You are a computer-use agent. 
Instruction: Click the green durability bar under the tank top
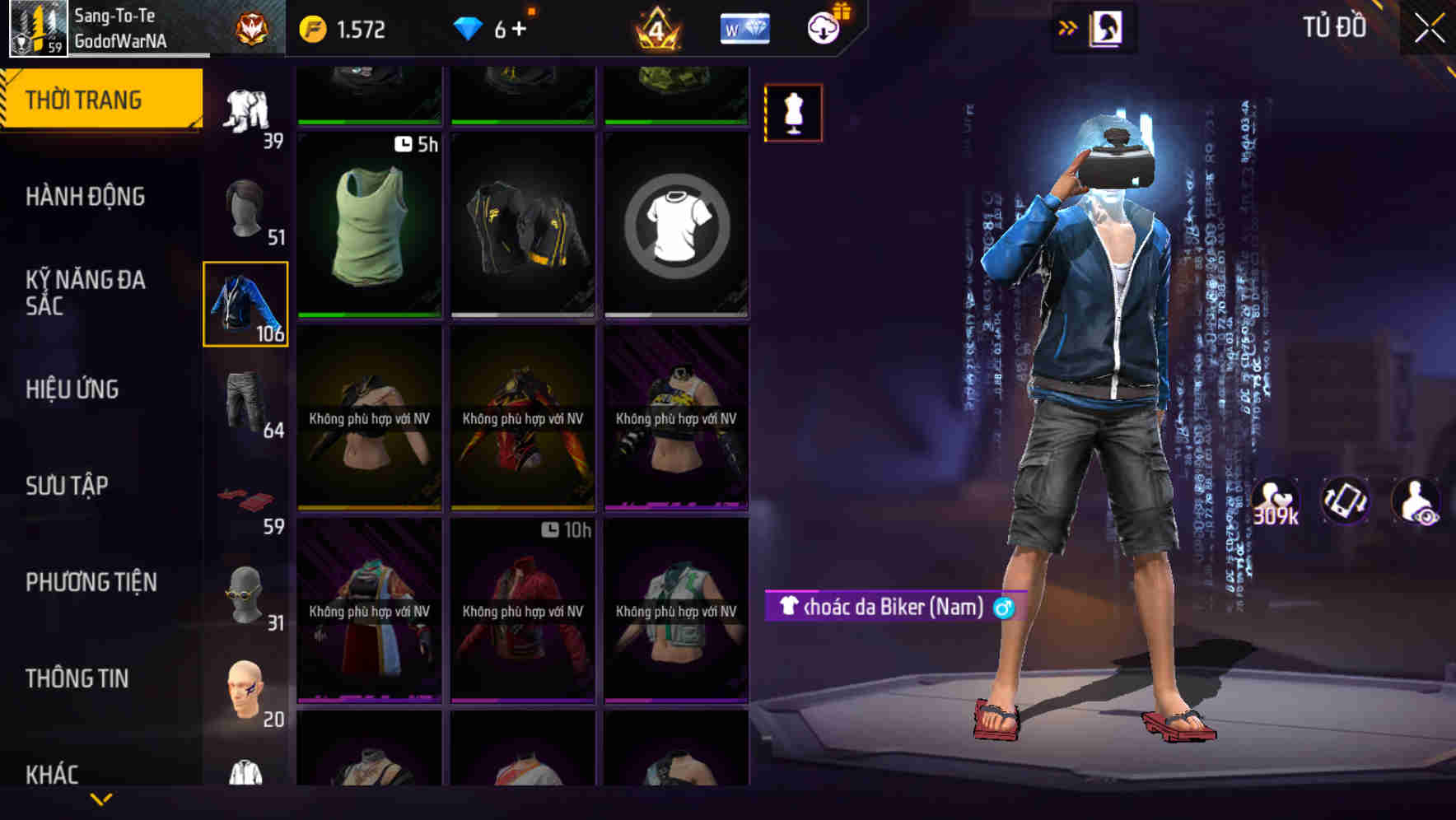click(367, 314)
